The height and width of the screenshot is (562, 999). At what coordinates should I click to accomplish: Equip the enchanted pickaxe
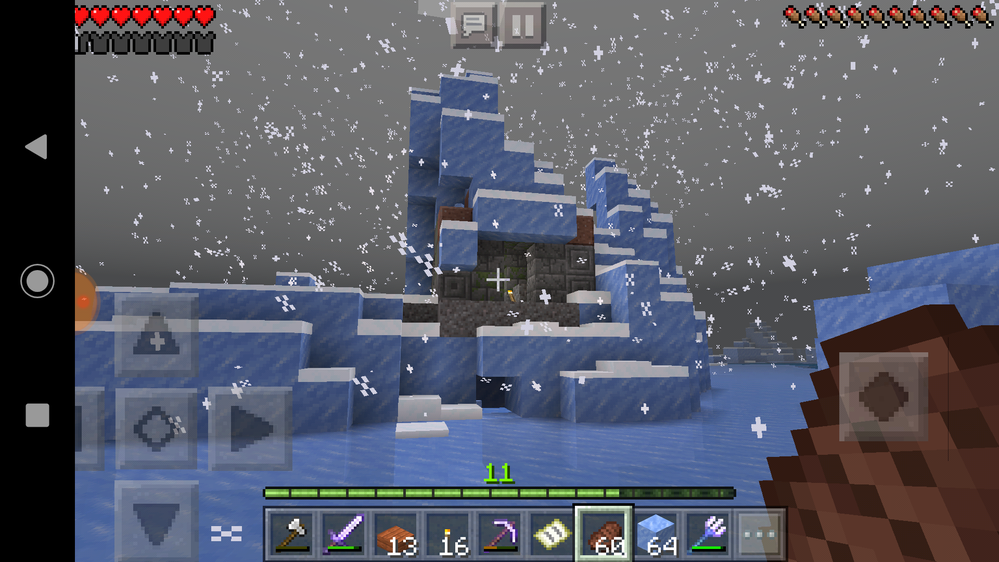(499, 535)
